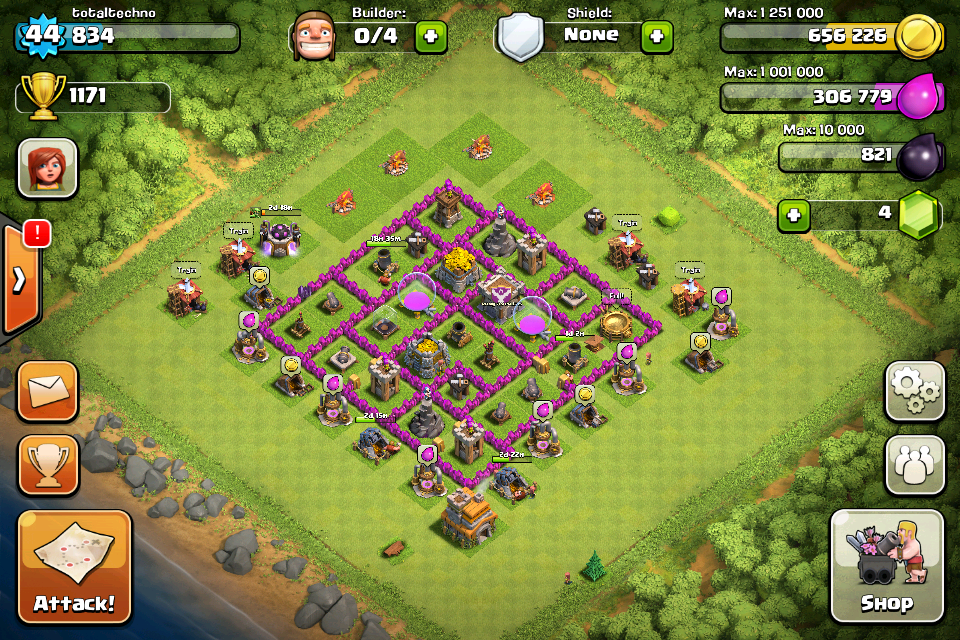Viewport: 960px width, 640px height.
Task: Add a builder with the plus button
Action: (x=431, y=36)
